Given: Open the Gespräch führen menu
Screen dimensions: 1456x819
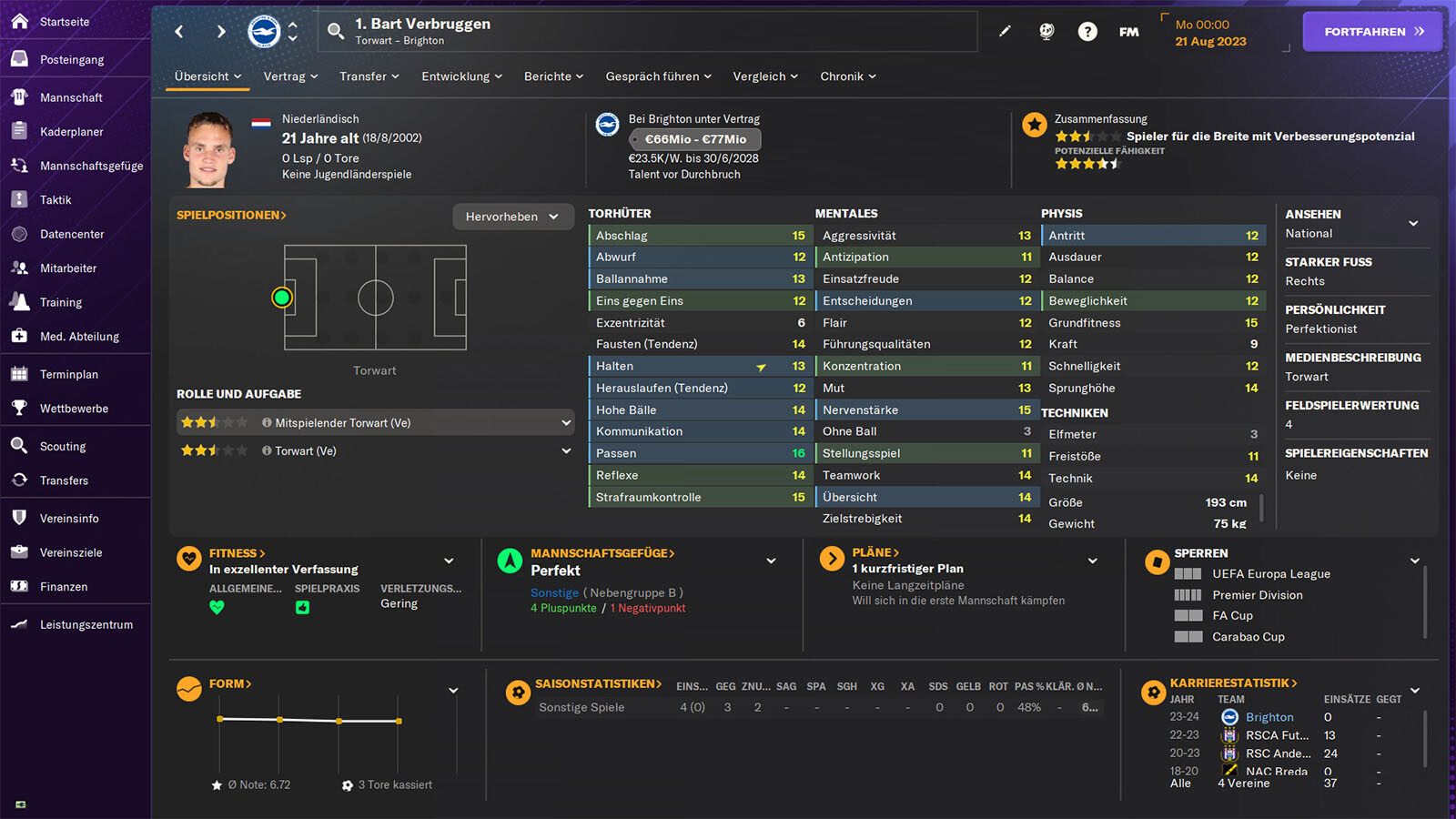Looking at the screenshot, I should pyautogui.click(x=657, y=76).
